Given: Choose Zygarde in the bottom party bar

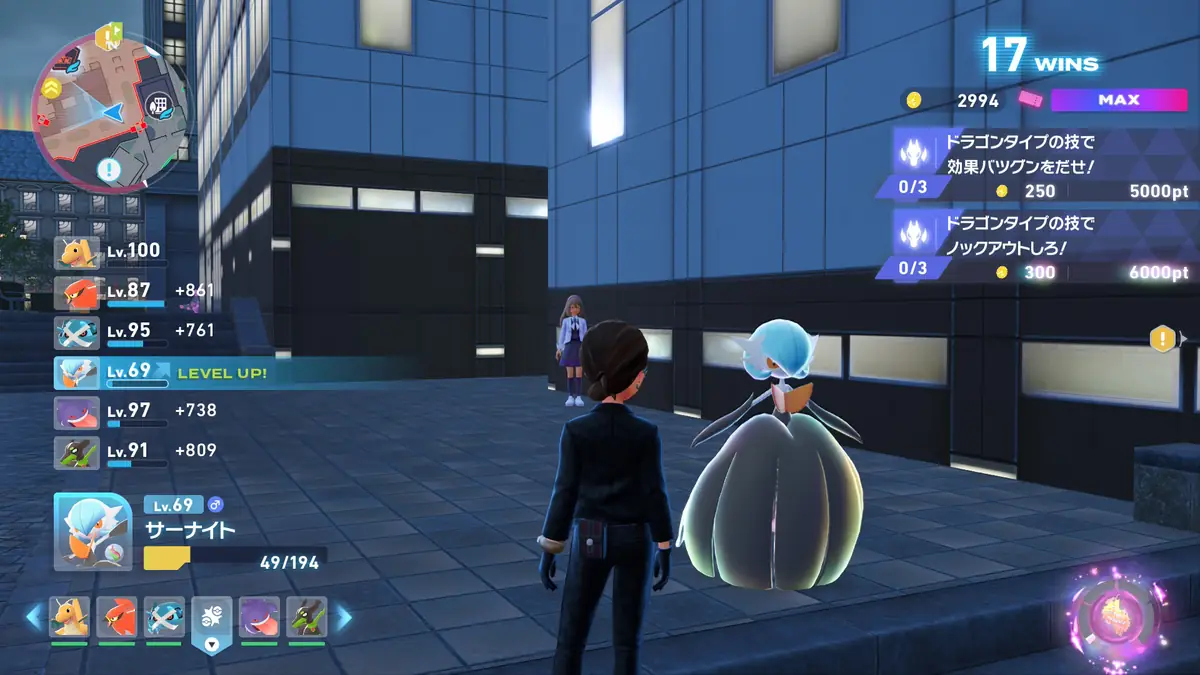Looking at the screenshot, I should tap(306, 618).
